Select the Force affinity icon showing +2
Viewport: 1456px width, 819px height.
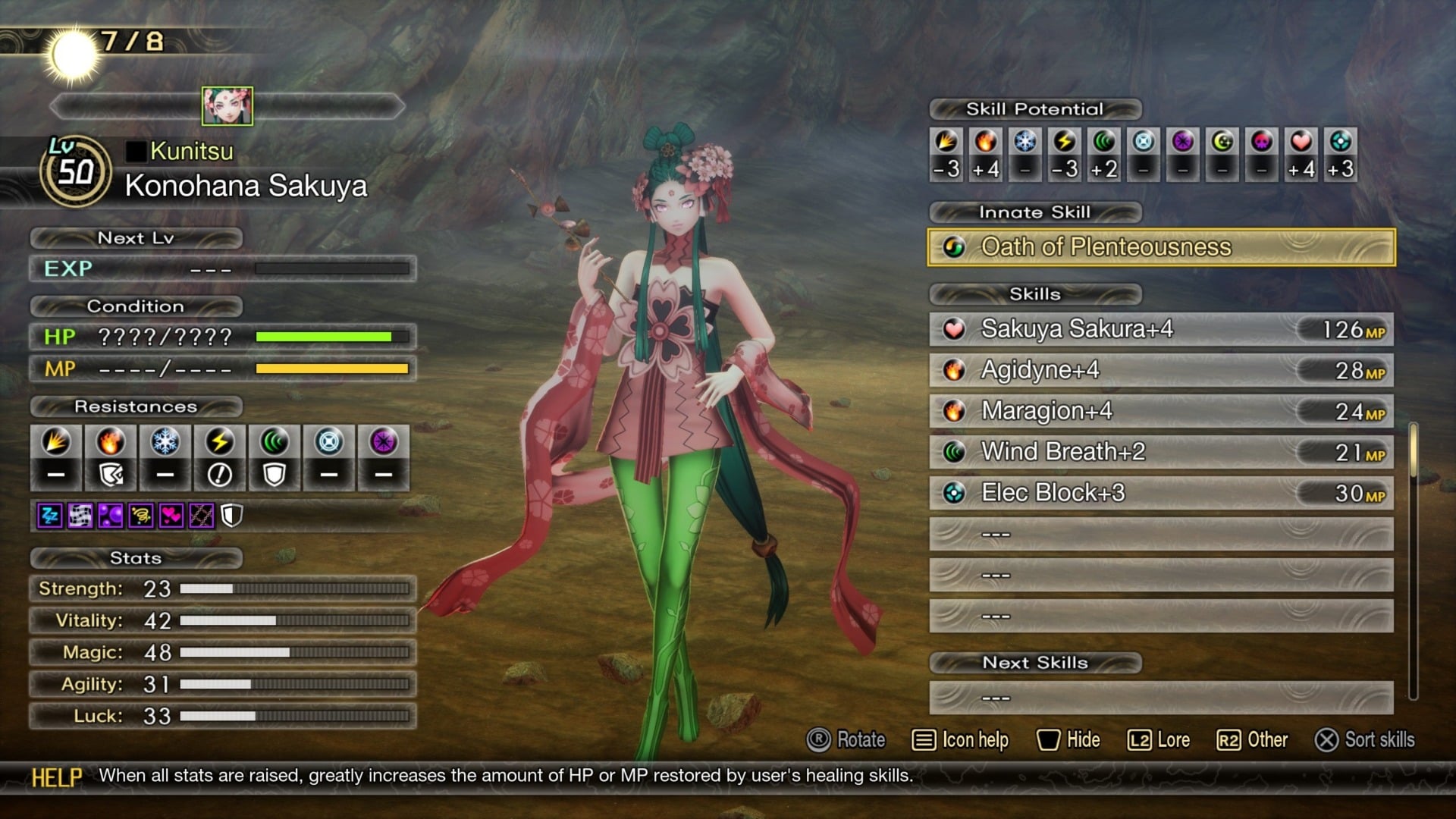coord(1103,144)
